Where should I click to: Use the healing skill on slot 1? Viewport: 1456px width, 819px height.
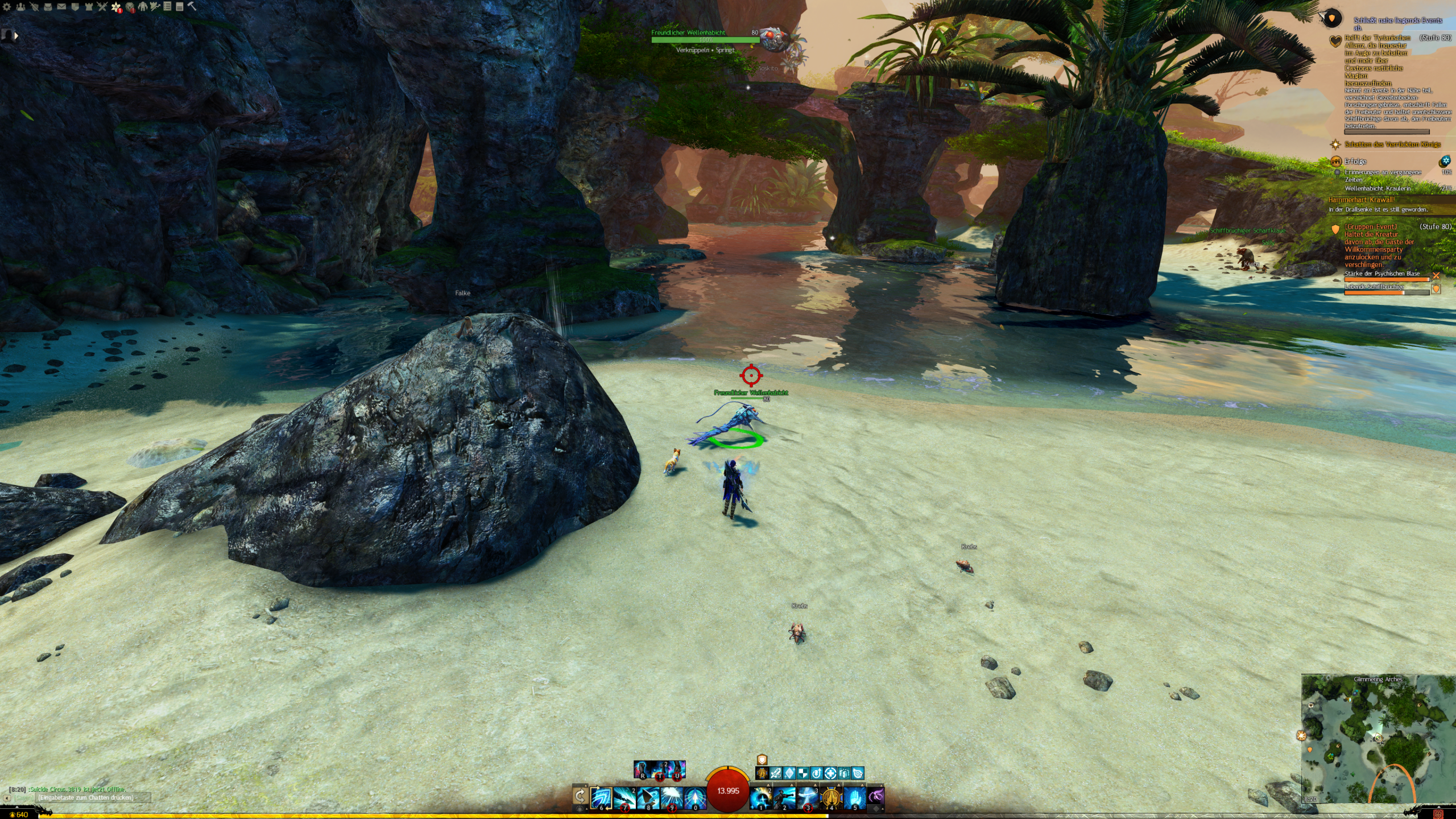[x=760, y=797]
